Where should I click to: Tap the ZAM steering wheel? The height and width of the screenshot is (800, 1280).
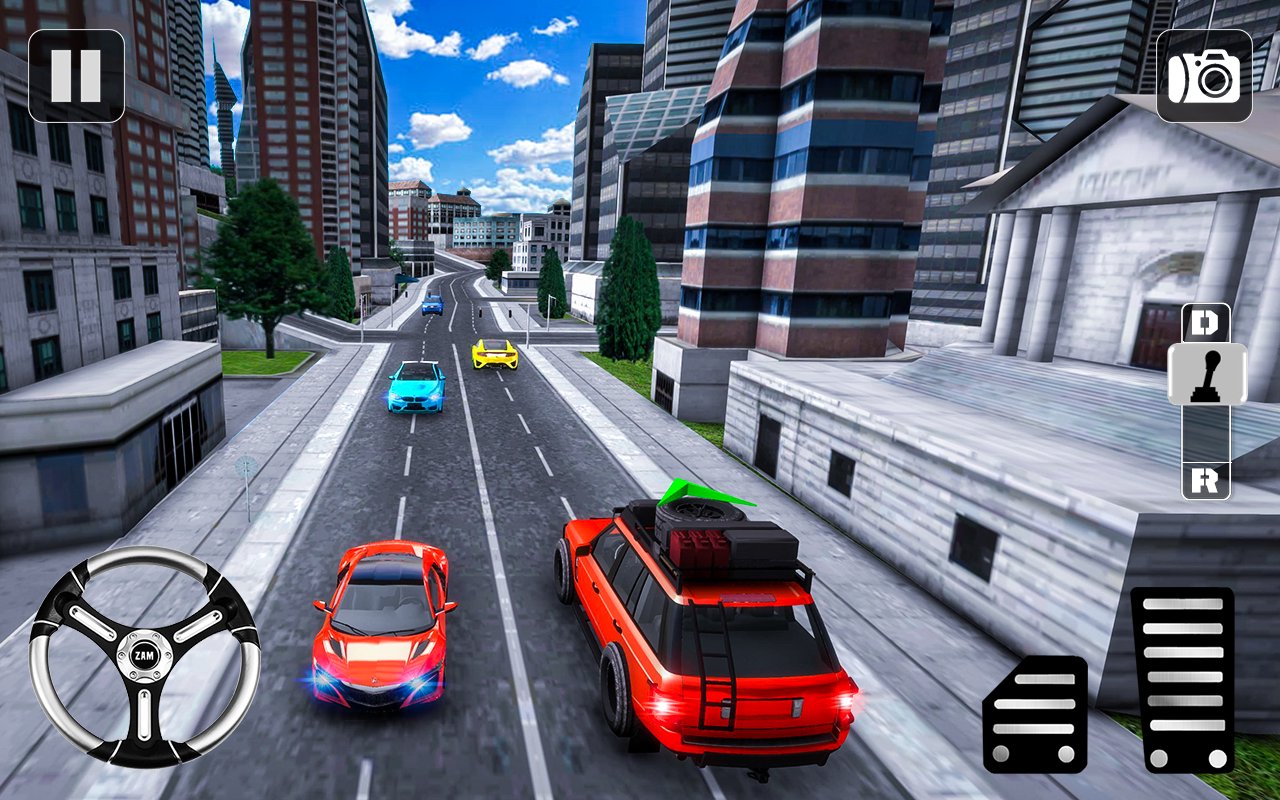[143, 655]
